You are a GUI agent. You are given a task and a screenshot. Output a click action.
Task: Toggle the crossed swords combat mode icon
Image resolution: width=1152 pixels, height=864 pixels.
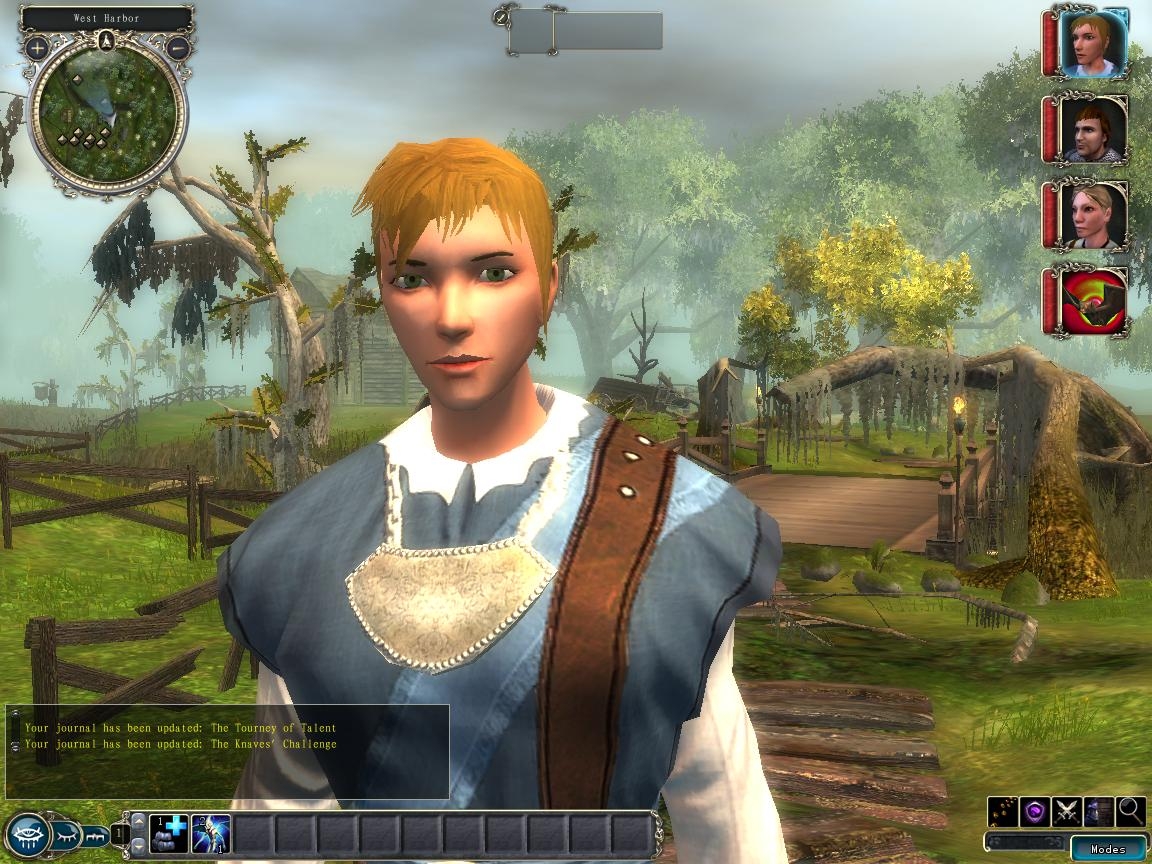coord(1067,810)
